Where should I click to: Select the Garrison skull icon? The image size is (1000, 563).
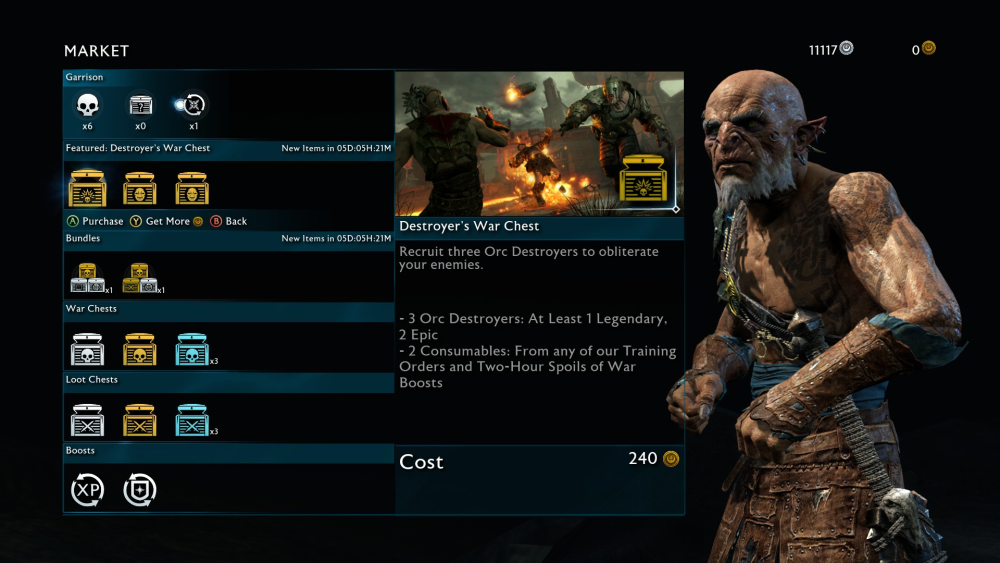(x=87, y=105)
